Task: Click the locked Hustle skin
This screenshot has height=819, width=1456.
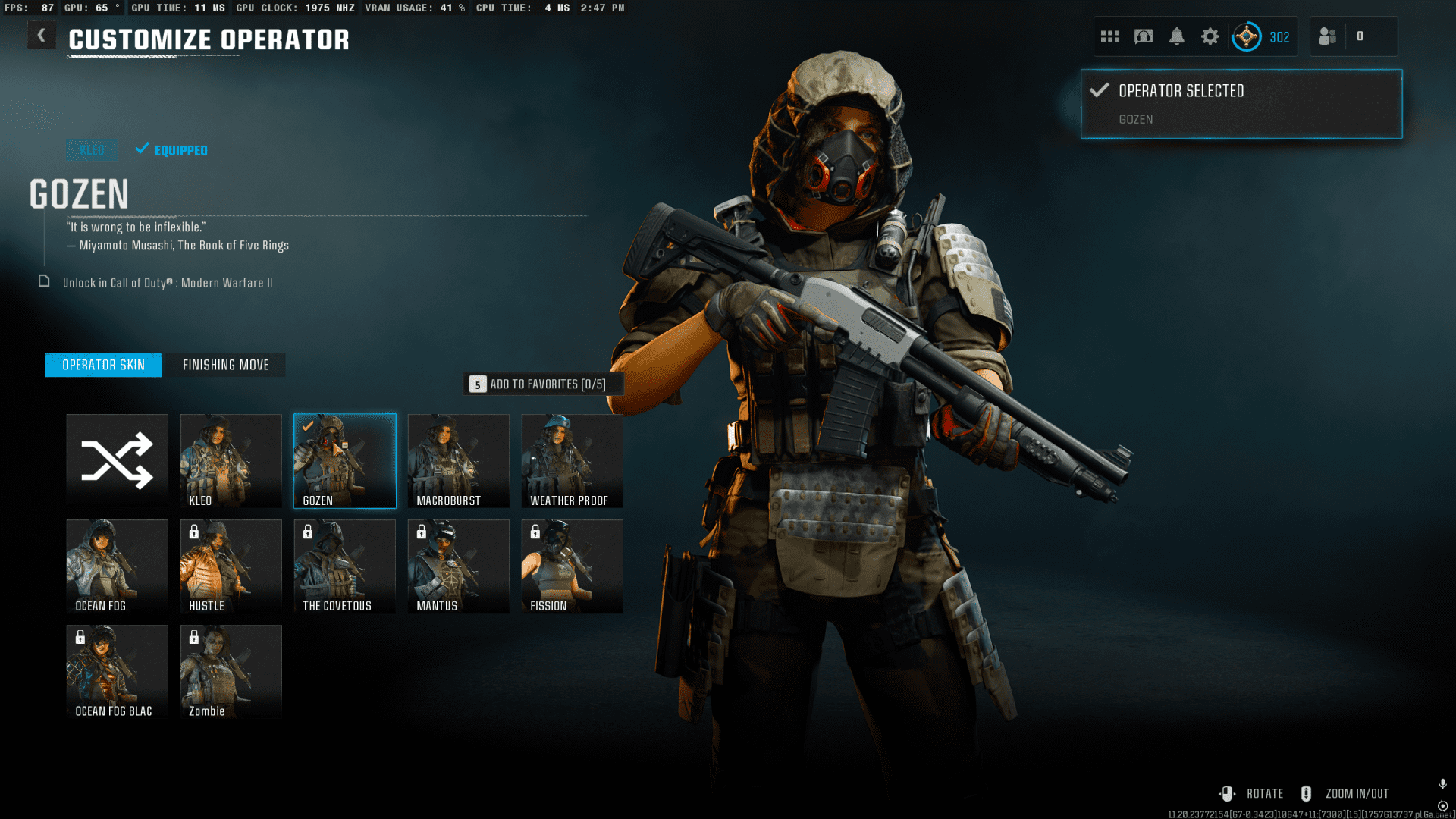Action: 231,566
